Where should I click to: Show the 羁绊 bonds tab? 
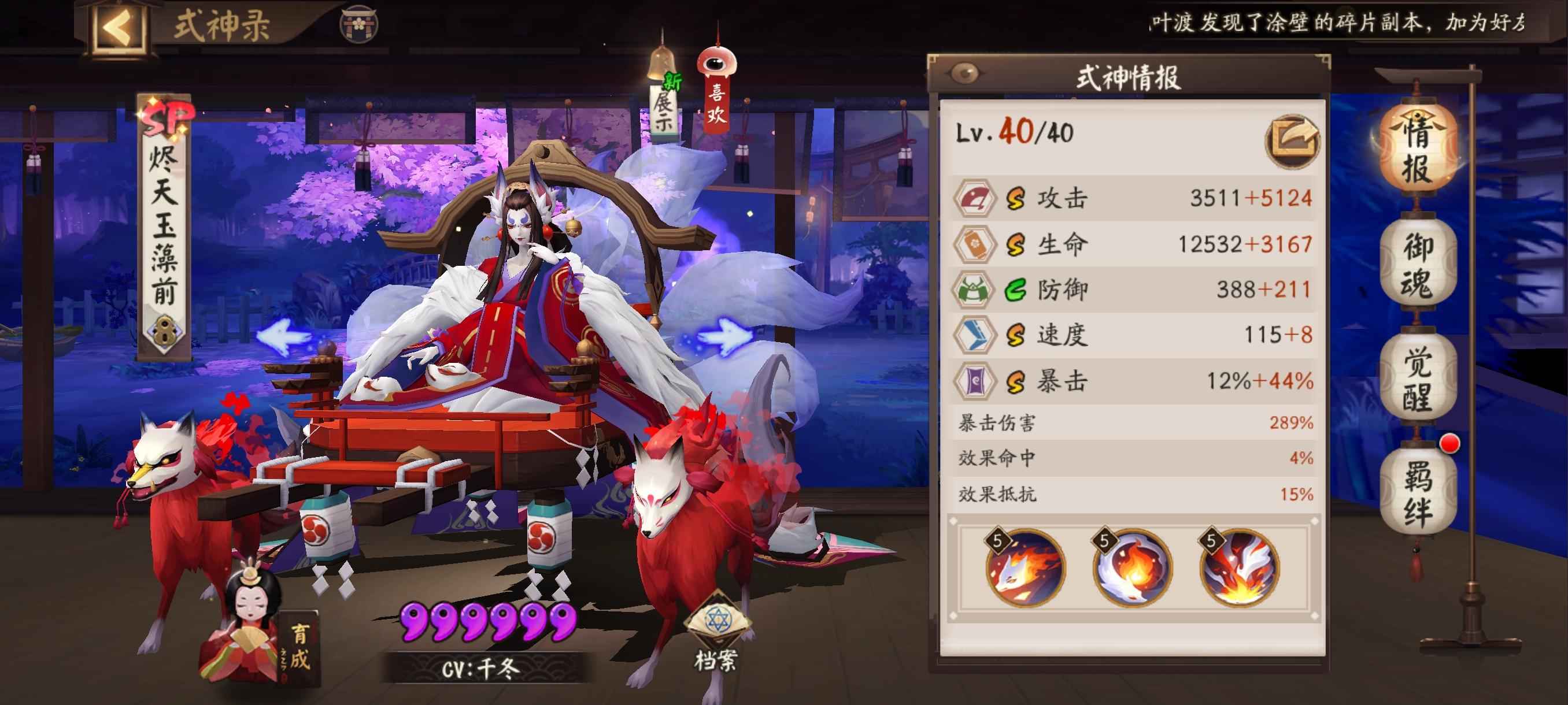(1417, 494)
